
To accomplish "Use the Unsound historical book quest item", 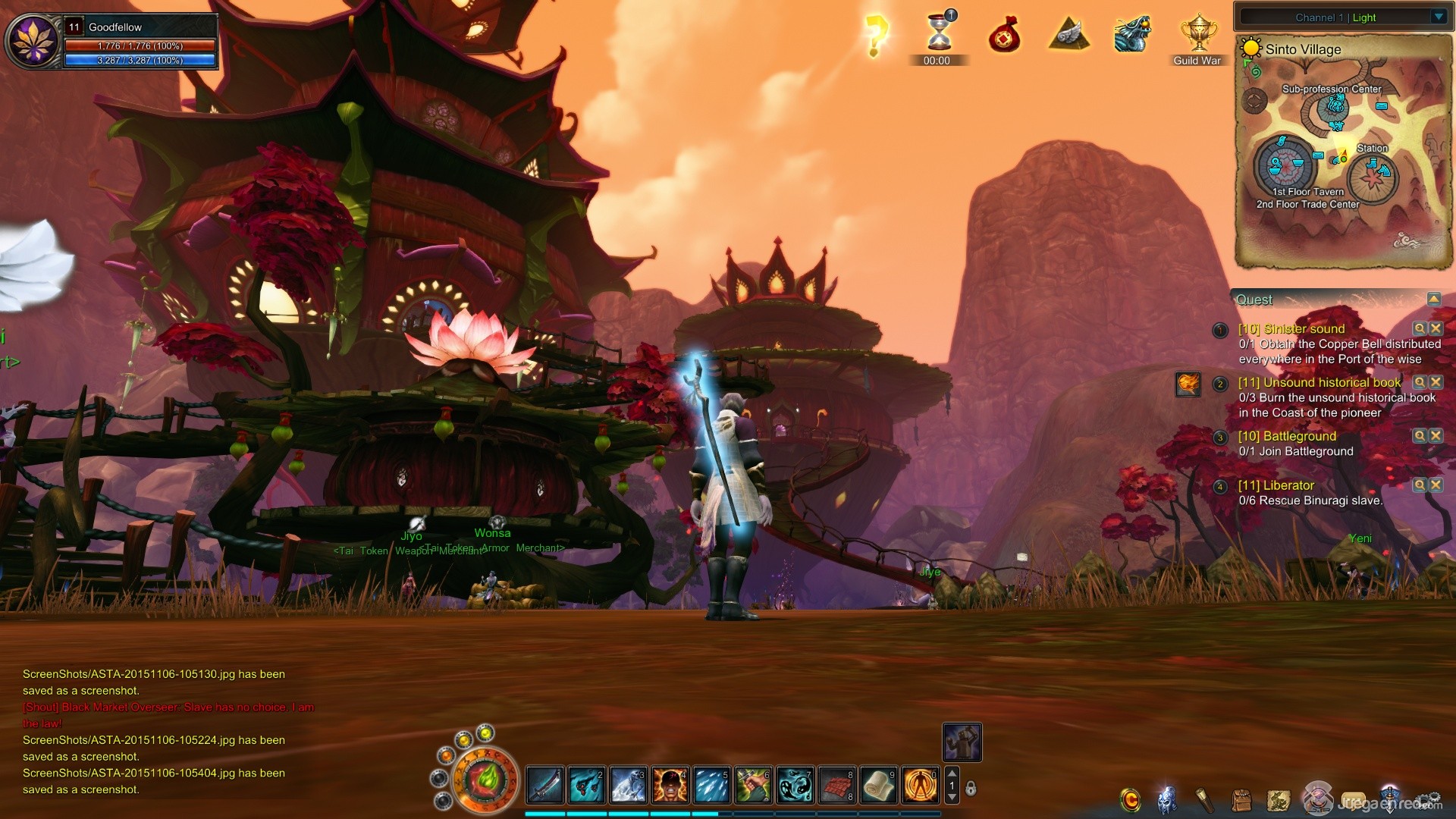I will click(1188, 384).
